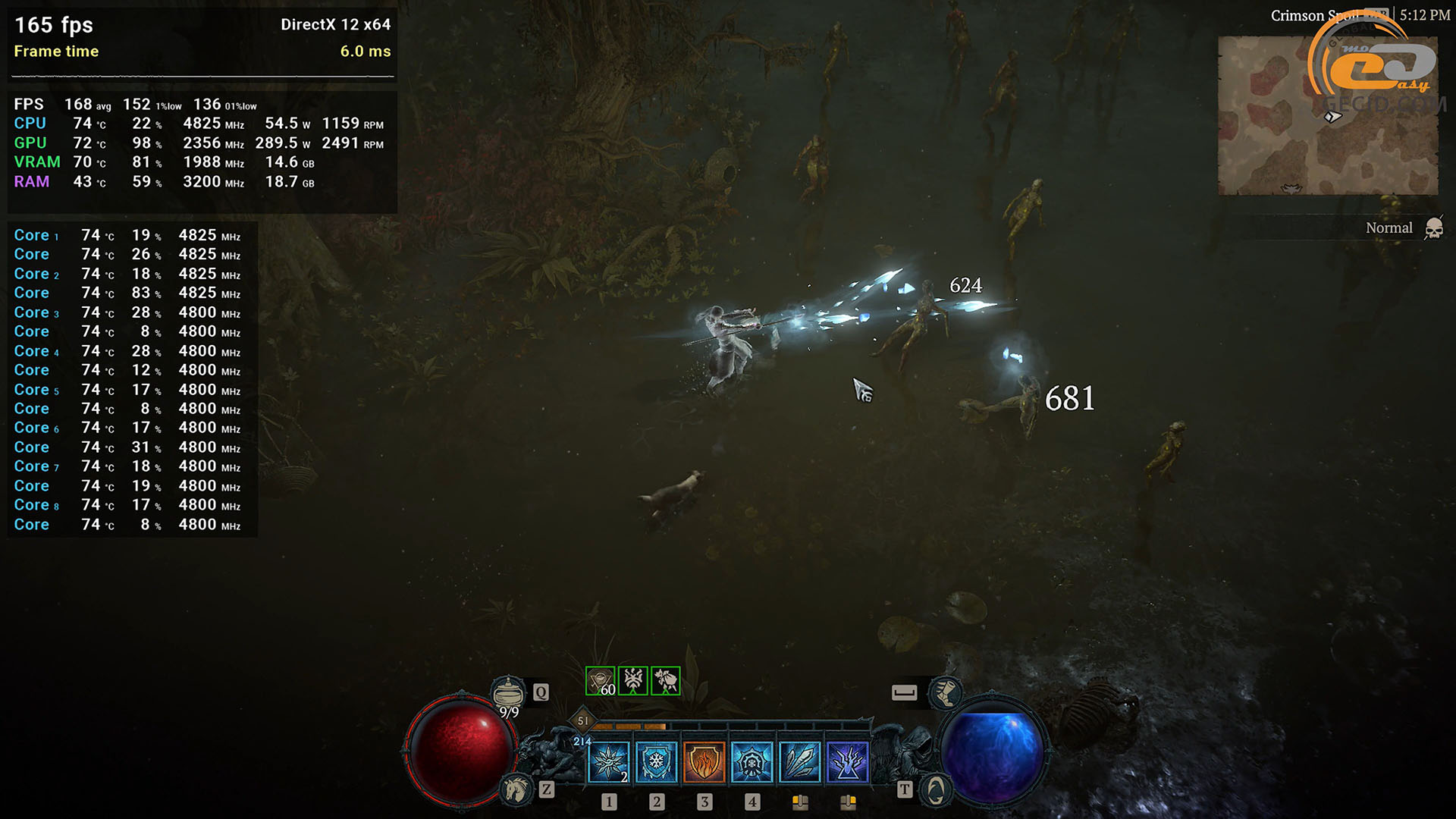Use the healing potion flask icon
Image resolution: width=1456 pixels, height=819 pixels.
tap(508, 692)
